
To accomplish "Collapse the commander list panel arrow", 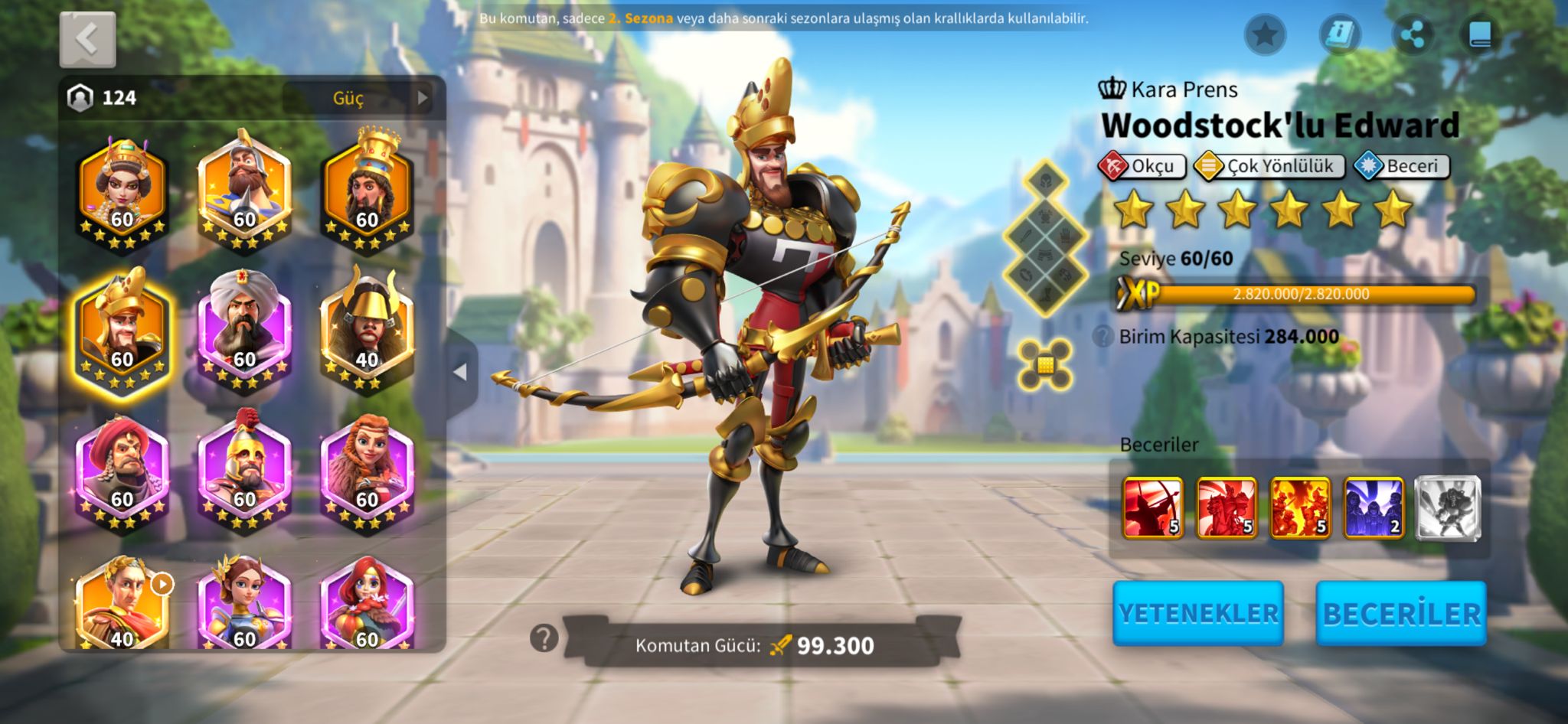I will [460, 372].
